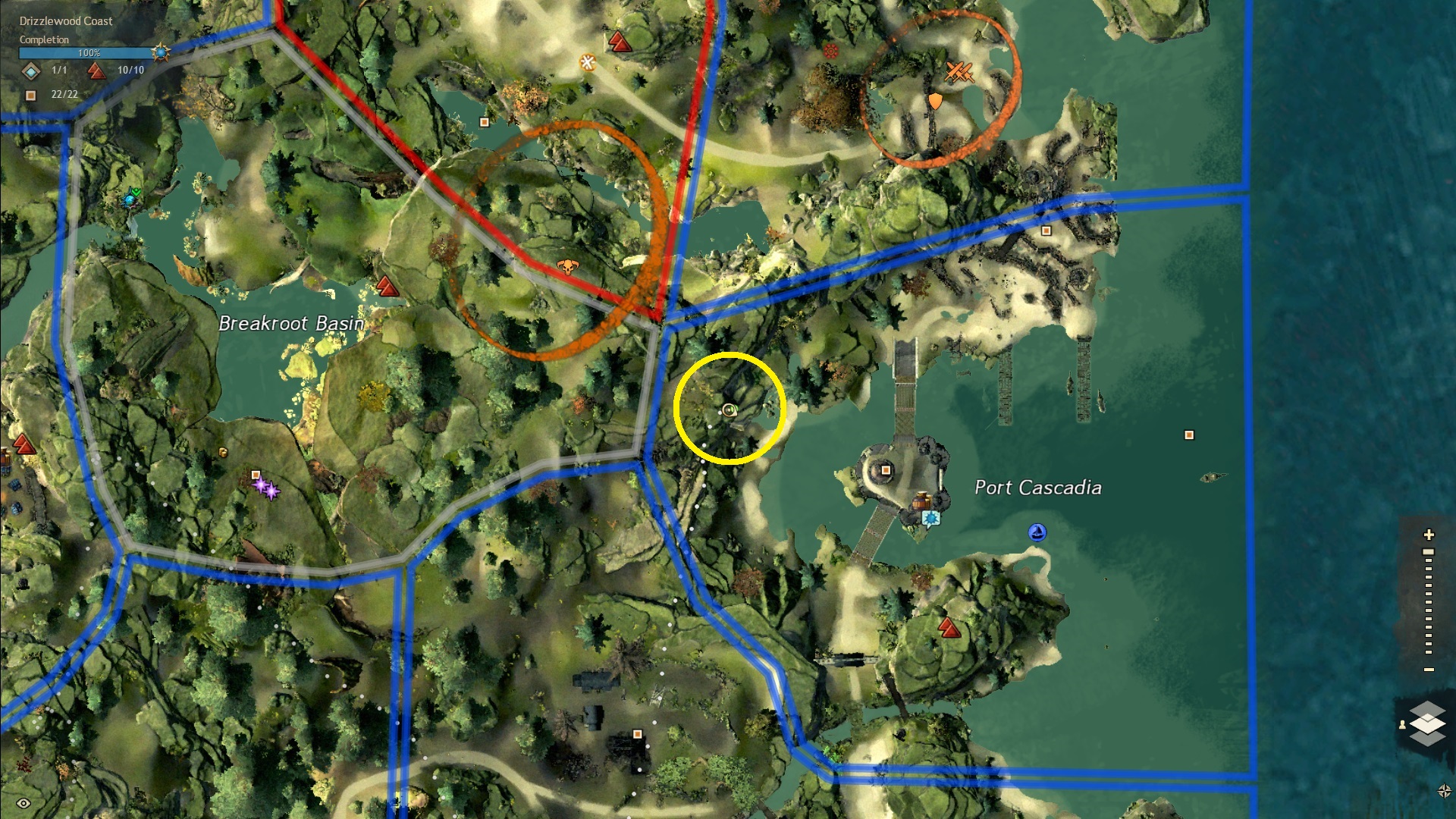This screenshot has width=1456, height=819.
Task: Click the map zoom slider handle
Action: tap(1429, 552)
